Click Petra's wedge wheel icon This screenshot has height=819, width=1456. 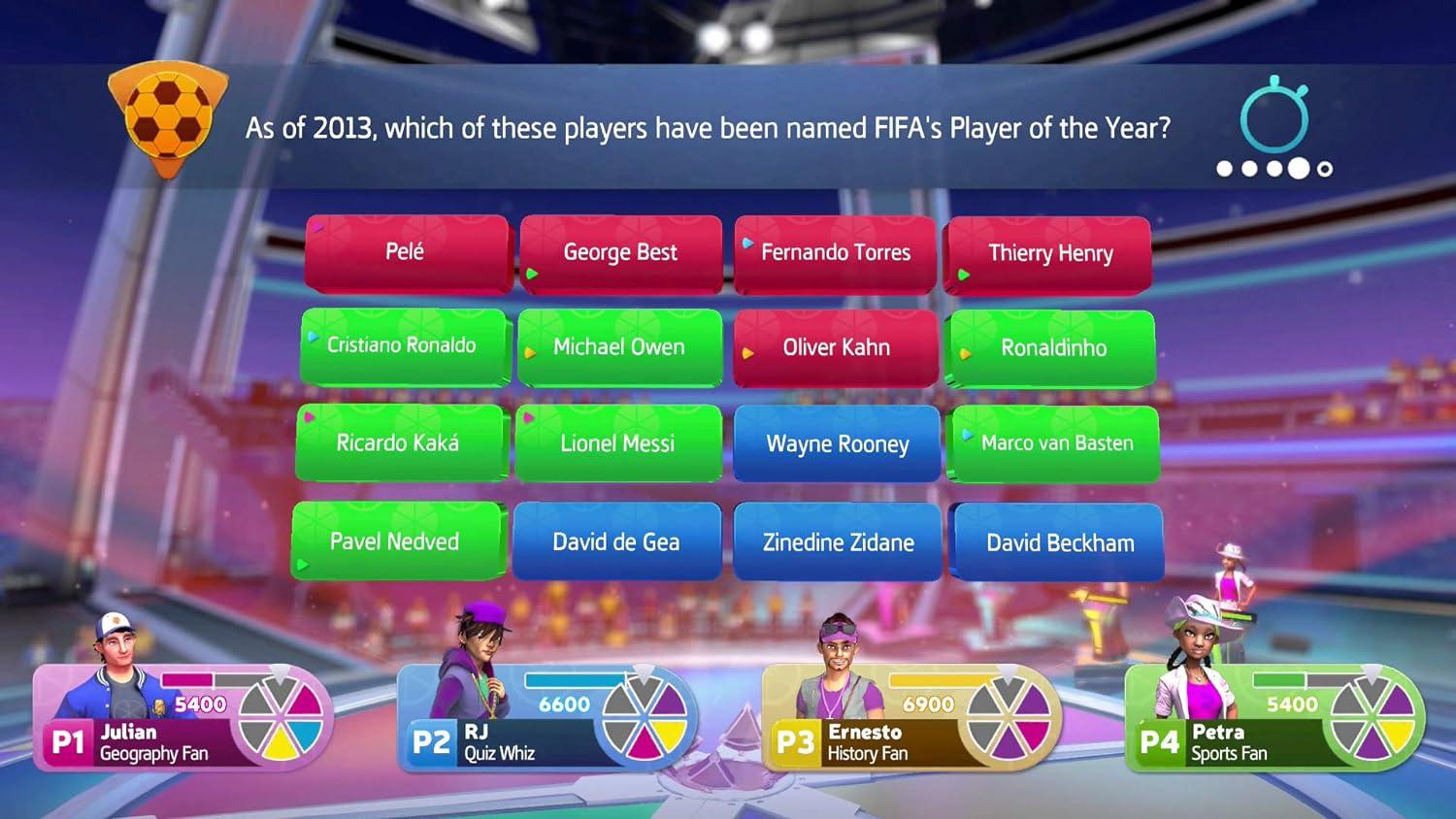(x=1371, y=718)
